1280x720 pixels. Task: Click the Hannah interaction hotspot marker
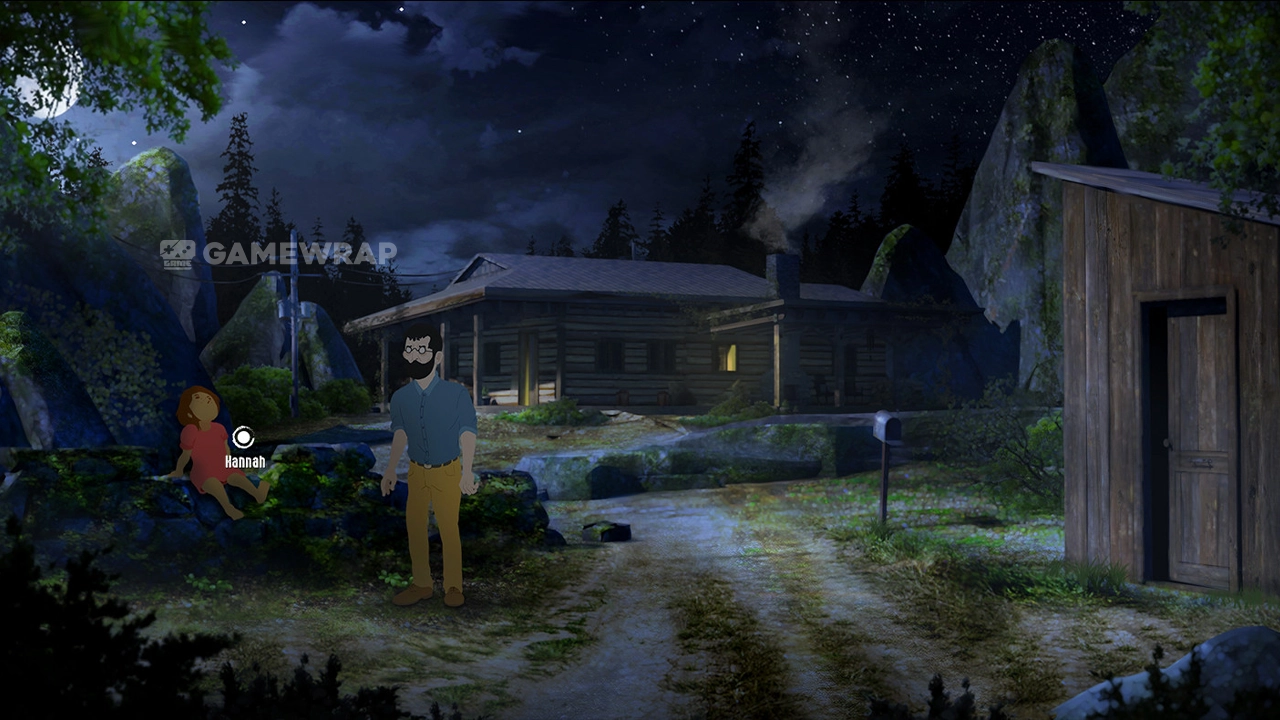[243, 437]
